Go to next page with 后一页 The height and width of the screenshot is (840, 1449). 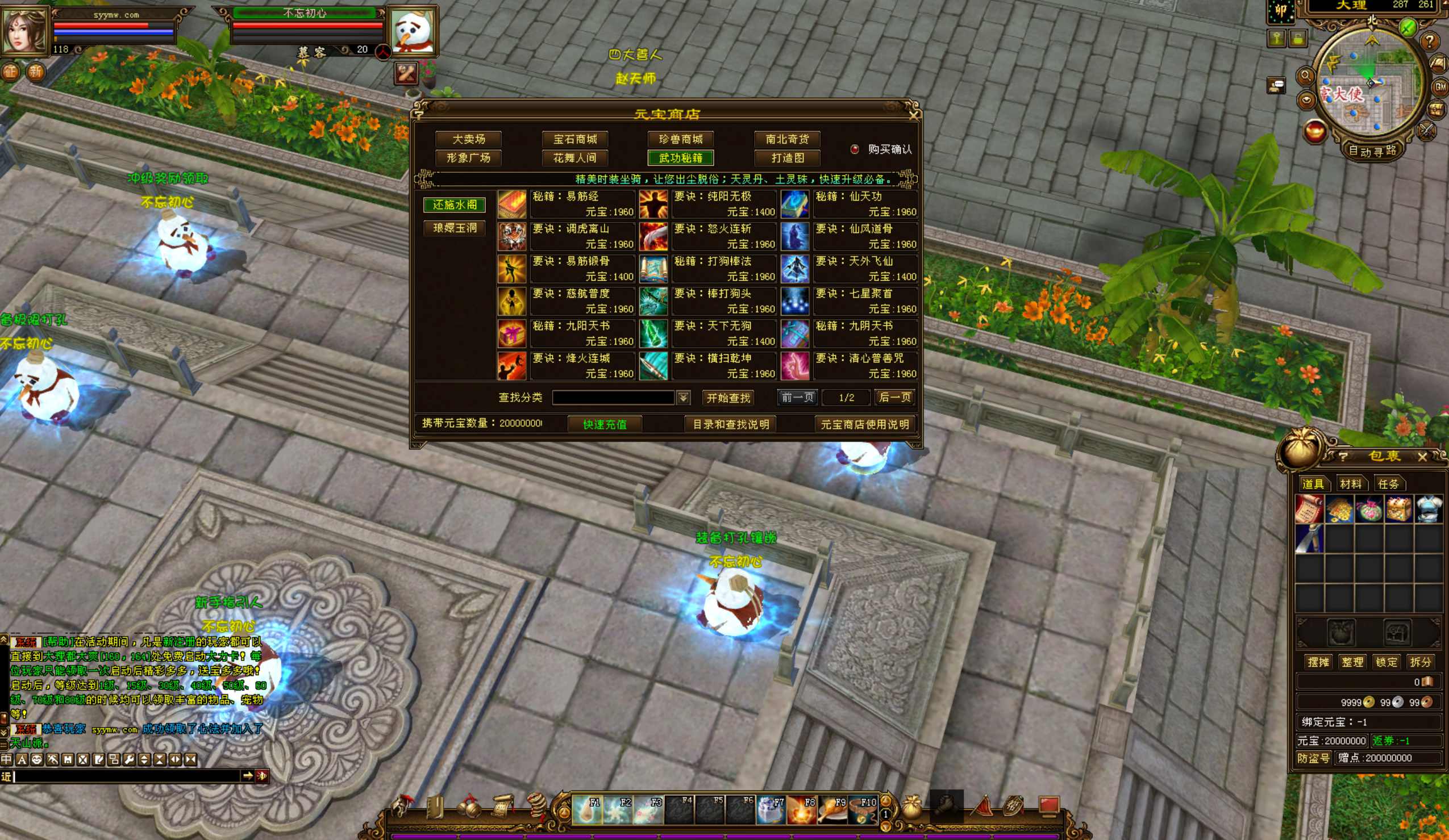tap(894, 397)
